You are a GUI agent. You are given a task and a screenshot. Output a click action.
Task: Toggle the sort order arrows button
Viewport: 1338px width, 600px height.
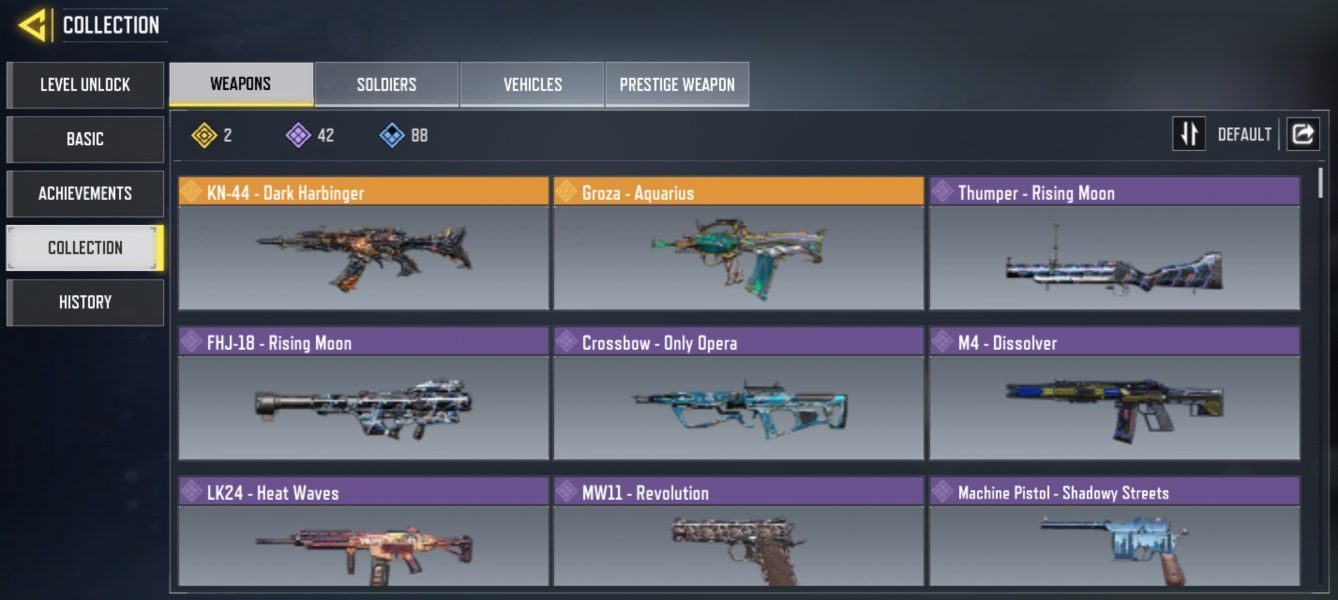(1189, 134)
